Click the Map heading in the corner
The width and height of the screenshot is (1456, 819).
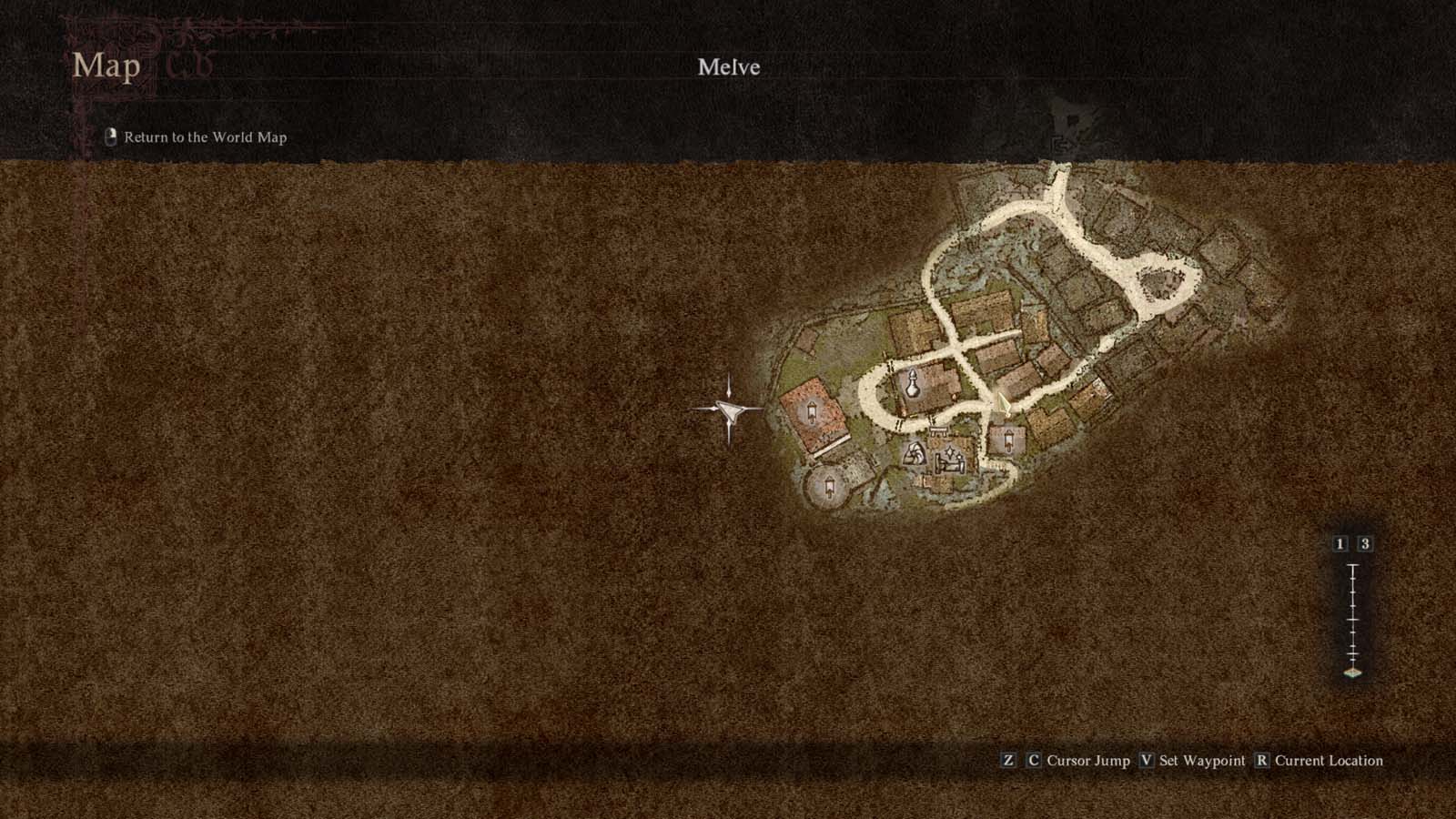tap(107, 66)
